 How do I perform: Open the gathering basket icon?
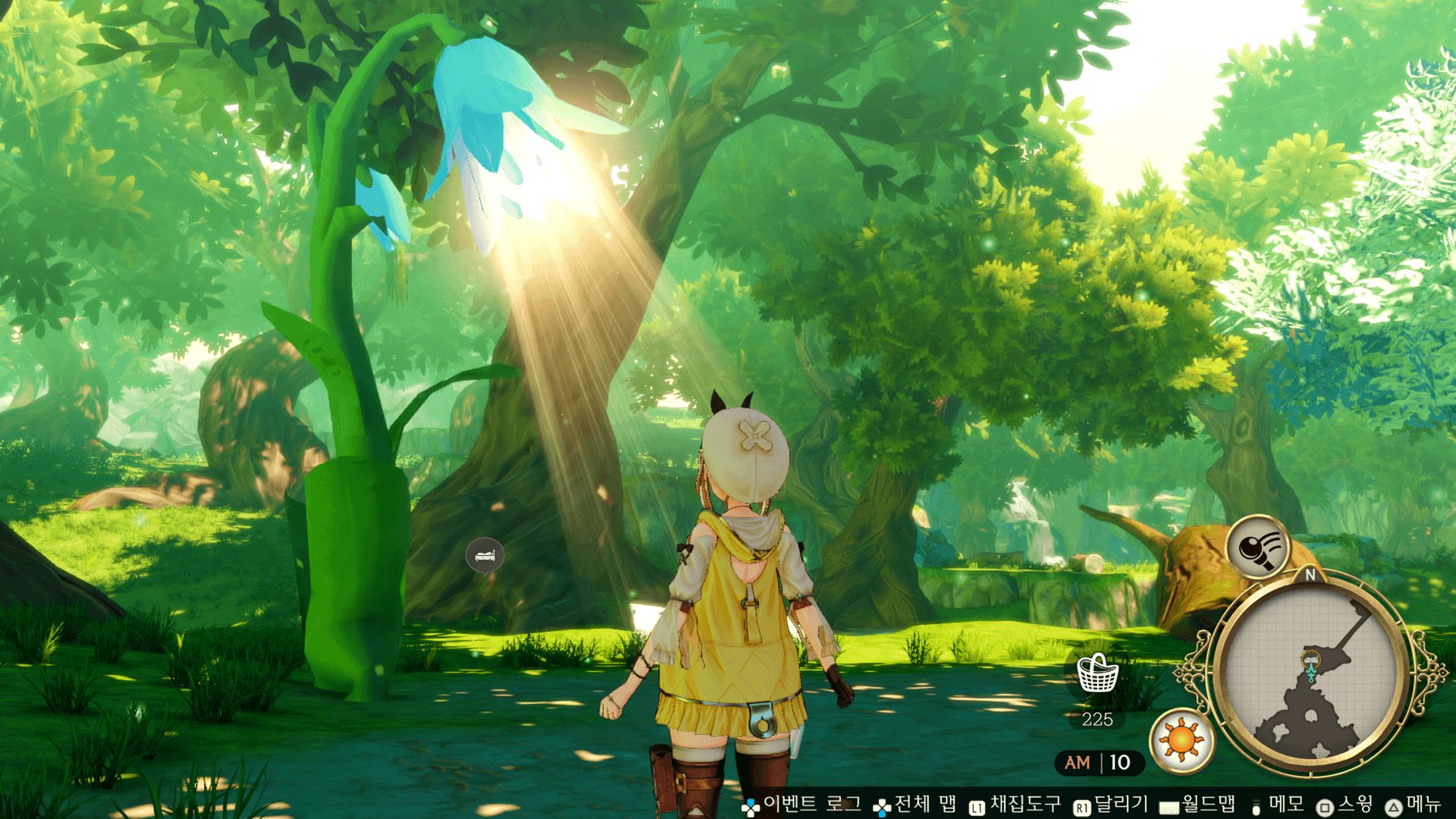click(x=1097, y=673)
